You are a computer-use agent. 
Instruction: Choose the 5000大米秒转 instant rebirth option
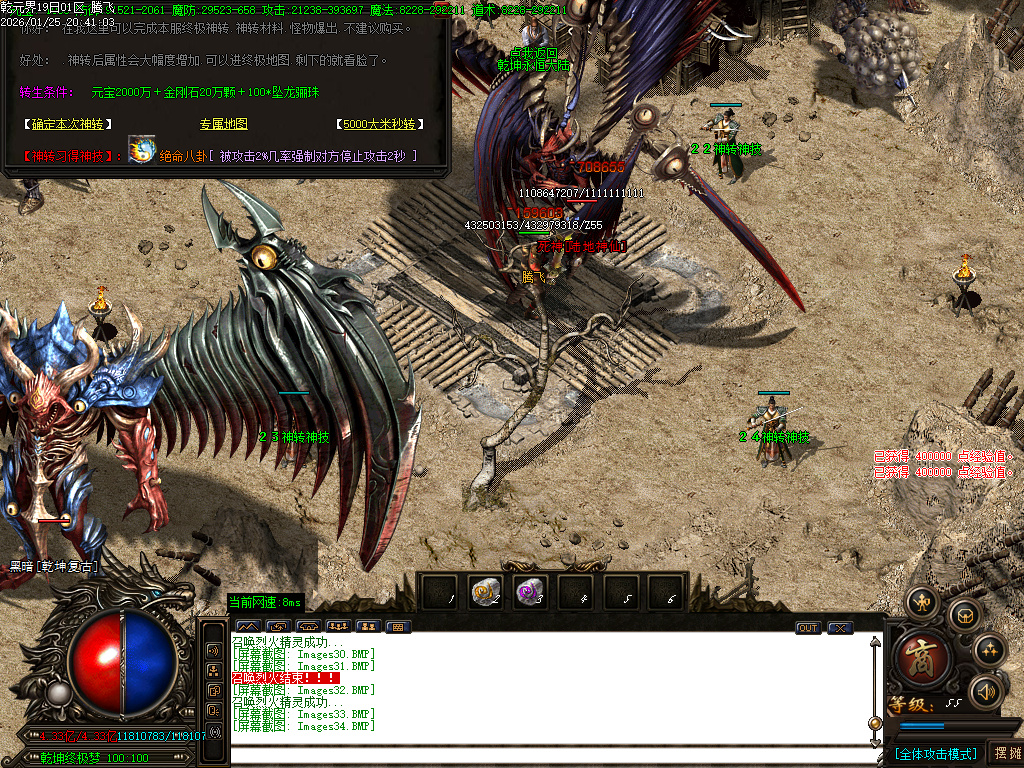[379, 125]
